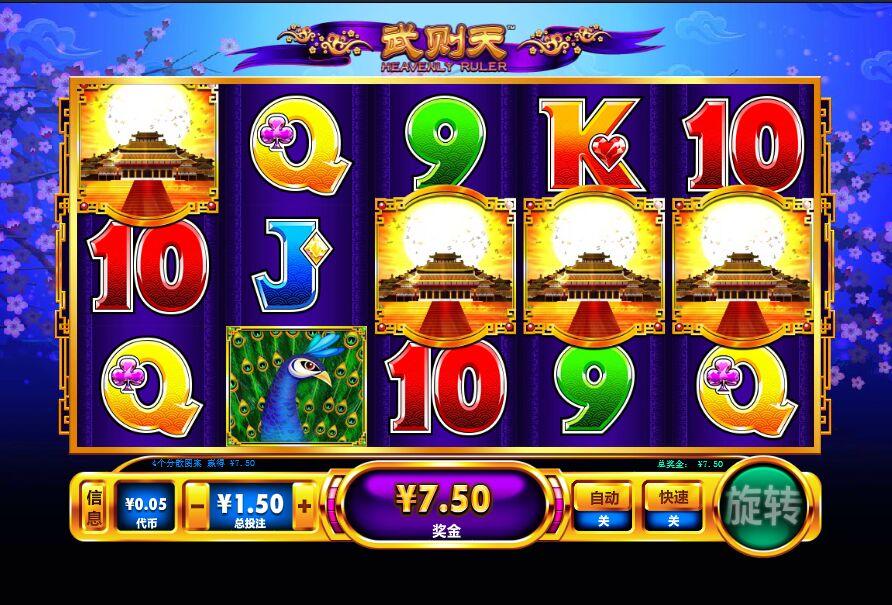892x605 pixels.
Task: Change the ¥0.05 代币 coin value
Action: [x=146, y=507]
